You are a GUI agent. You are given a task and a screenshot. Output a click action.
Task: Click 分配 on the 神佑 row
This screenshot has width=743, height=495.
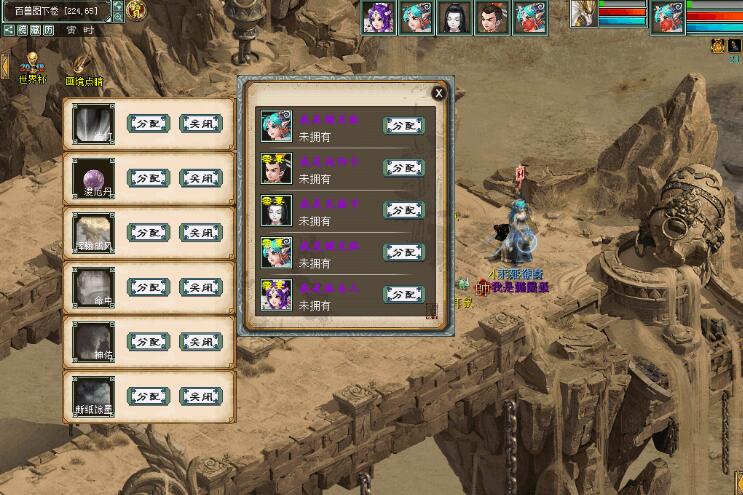(147, 341)
